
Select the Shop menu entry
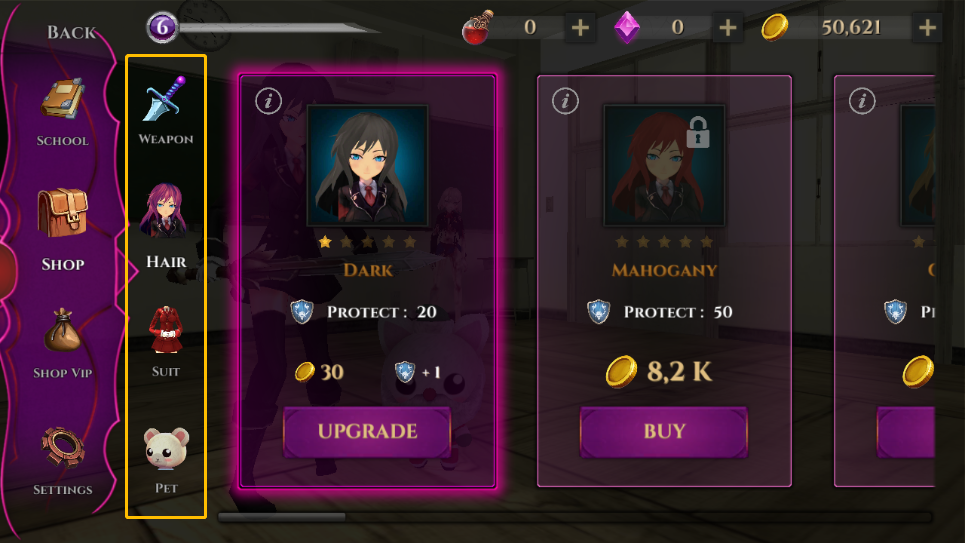(62, 228)
